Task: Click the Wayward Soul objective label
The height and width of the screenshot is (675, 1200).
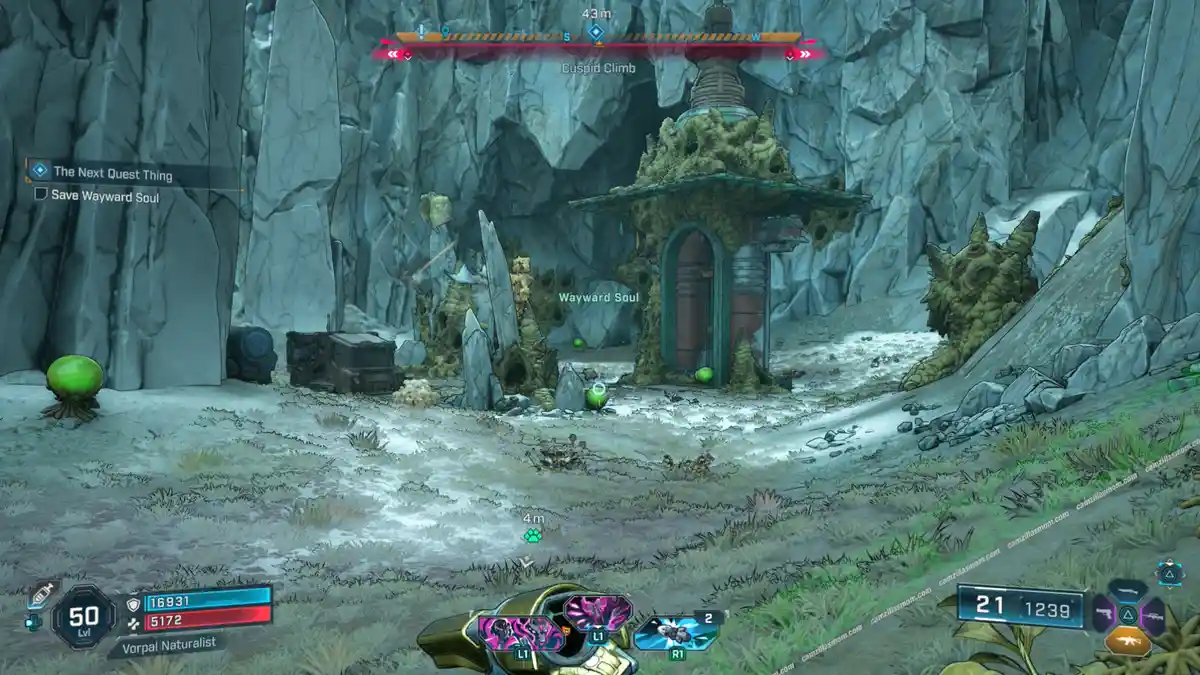Action: click(598, 298)
